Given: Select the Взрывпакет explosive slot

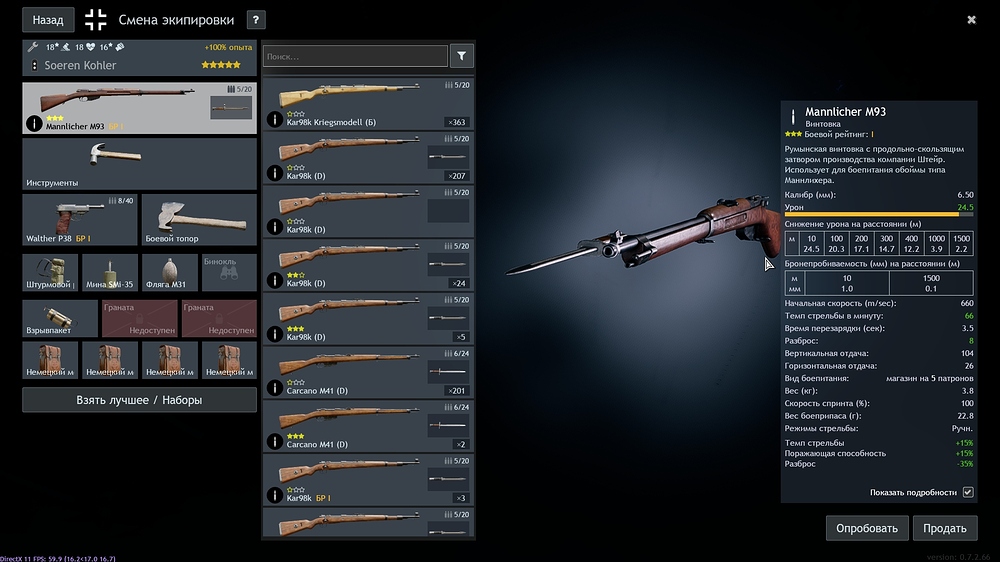Looking at the screenshot, I should (60, 319).
